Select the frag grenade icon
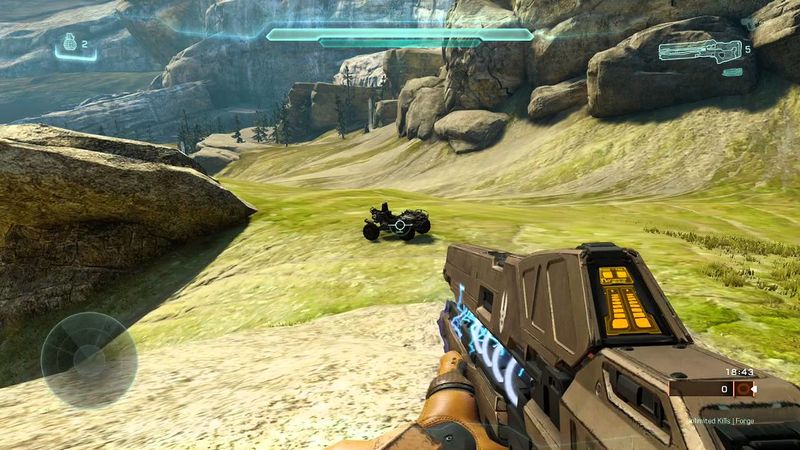This screenshot has width=800, height=450. 69,43
